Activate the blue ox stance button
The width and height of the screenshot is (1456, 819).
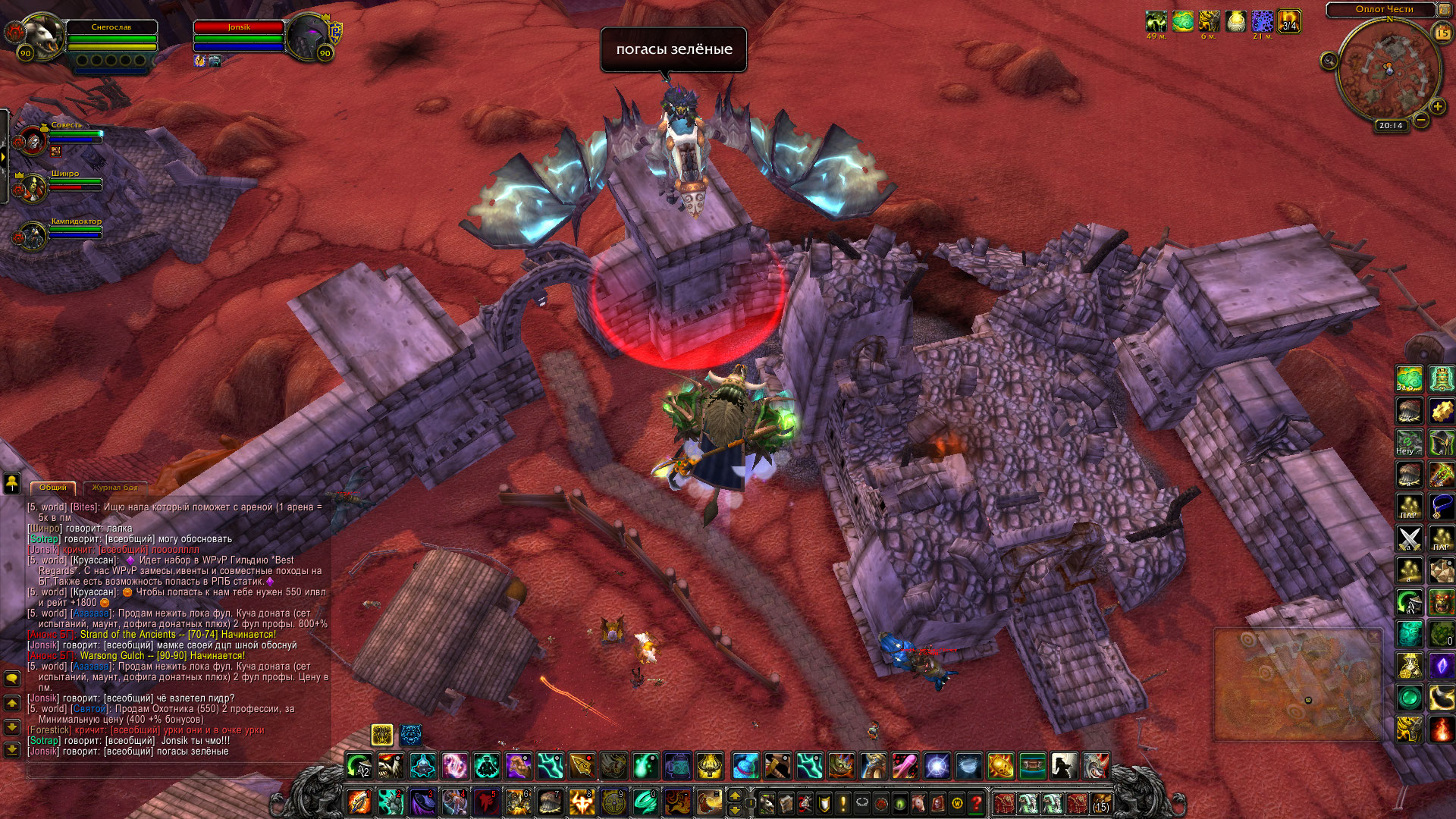[411, 734]
